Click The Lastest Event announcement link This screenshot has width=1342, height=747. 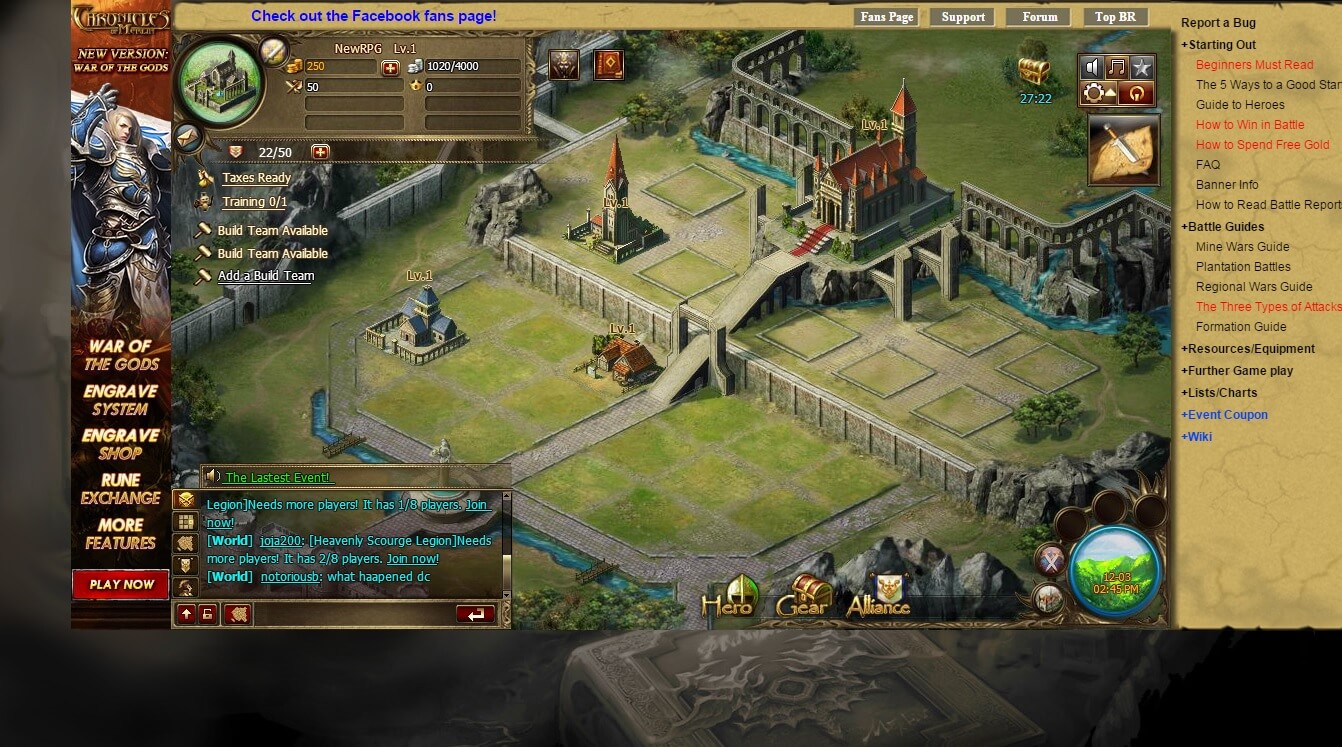(x=278, y=477)
